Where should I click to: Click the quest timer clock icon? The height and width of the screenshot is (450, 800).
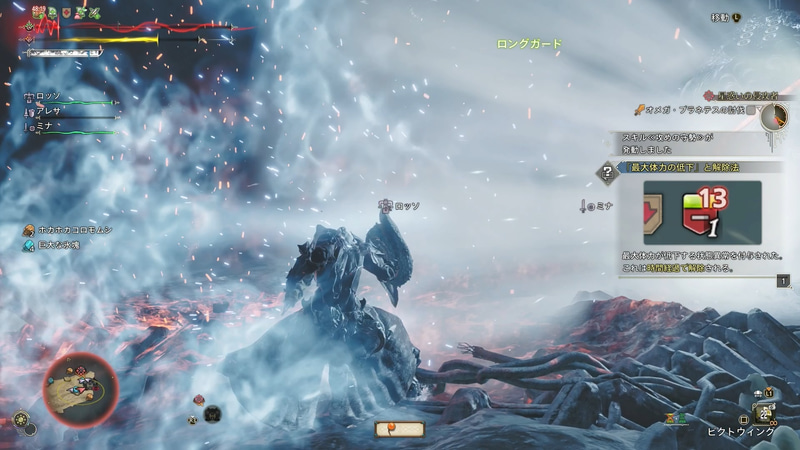coord(773,117)
